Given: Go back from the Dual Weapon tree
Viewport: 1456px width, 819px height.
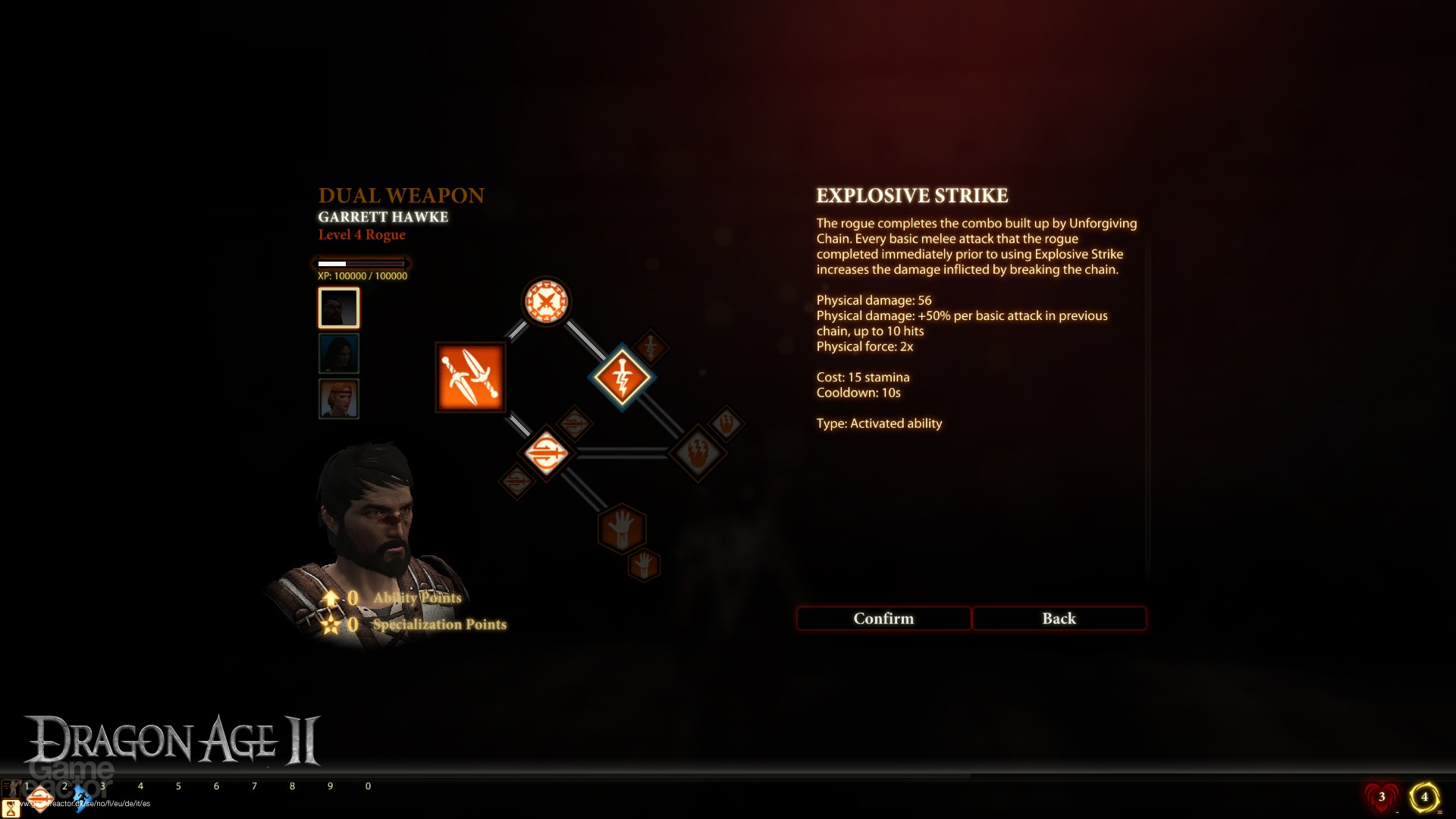Looking at the screenshot, I should (x=1059, y=619).
